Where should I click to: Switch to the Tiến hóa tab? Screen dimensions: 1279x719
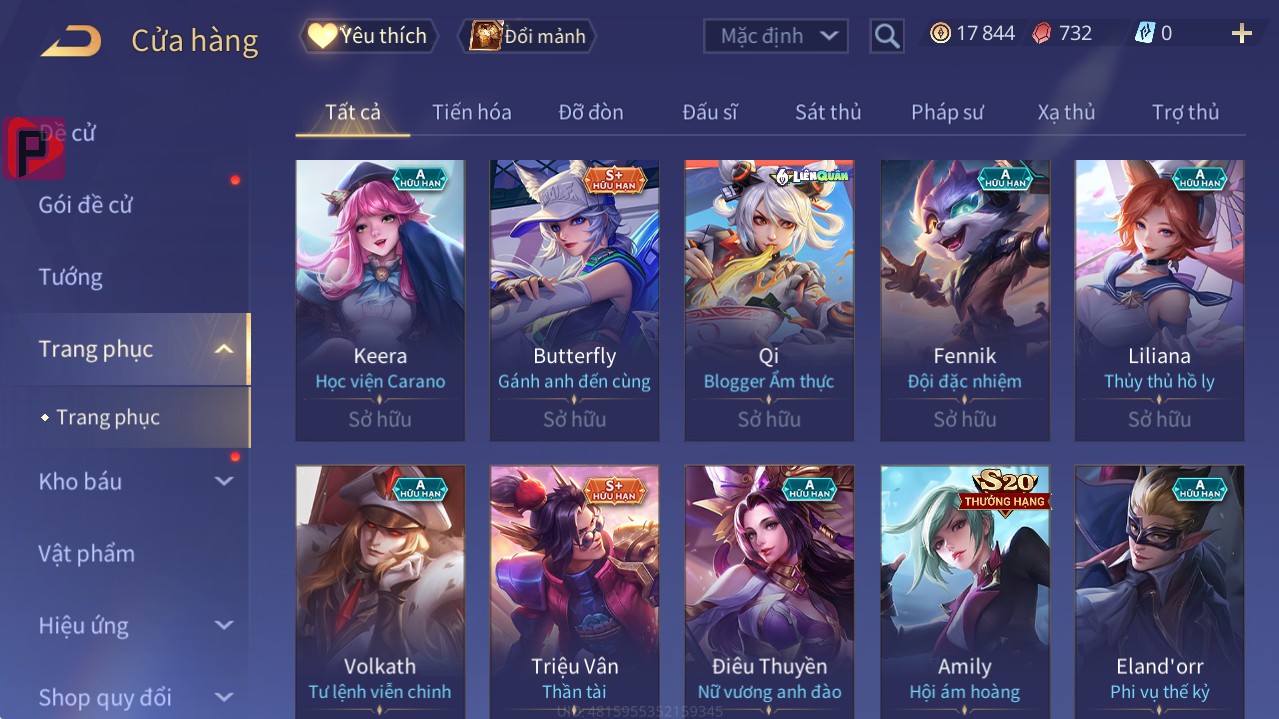pyautogui.click(x=471, y=112)
